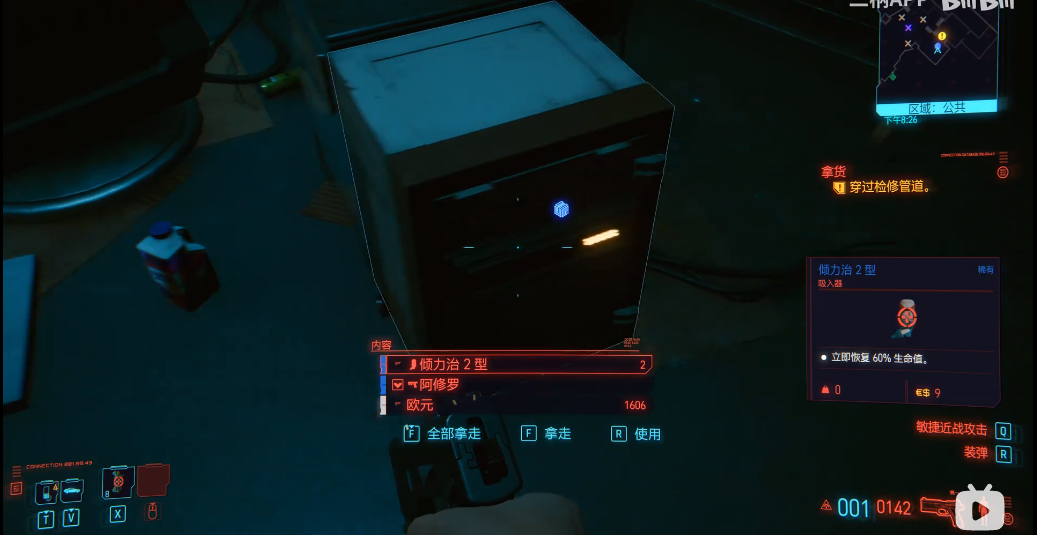Click the journal icon beside quest tracker
The width and height of the screenshot is (1037, 535).
[1003, 172]
